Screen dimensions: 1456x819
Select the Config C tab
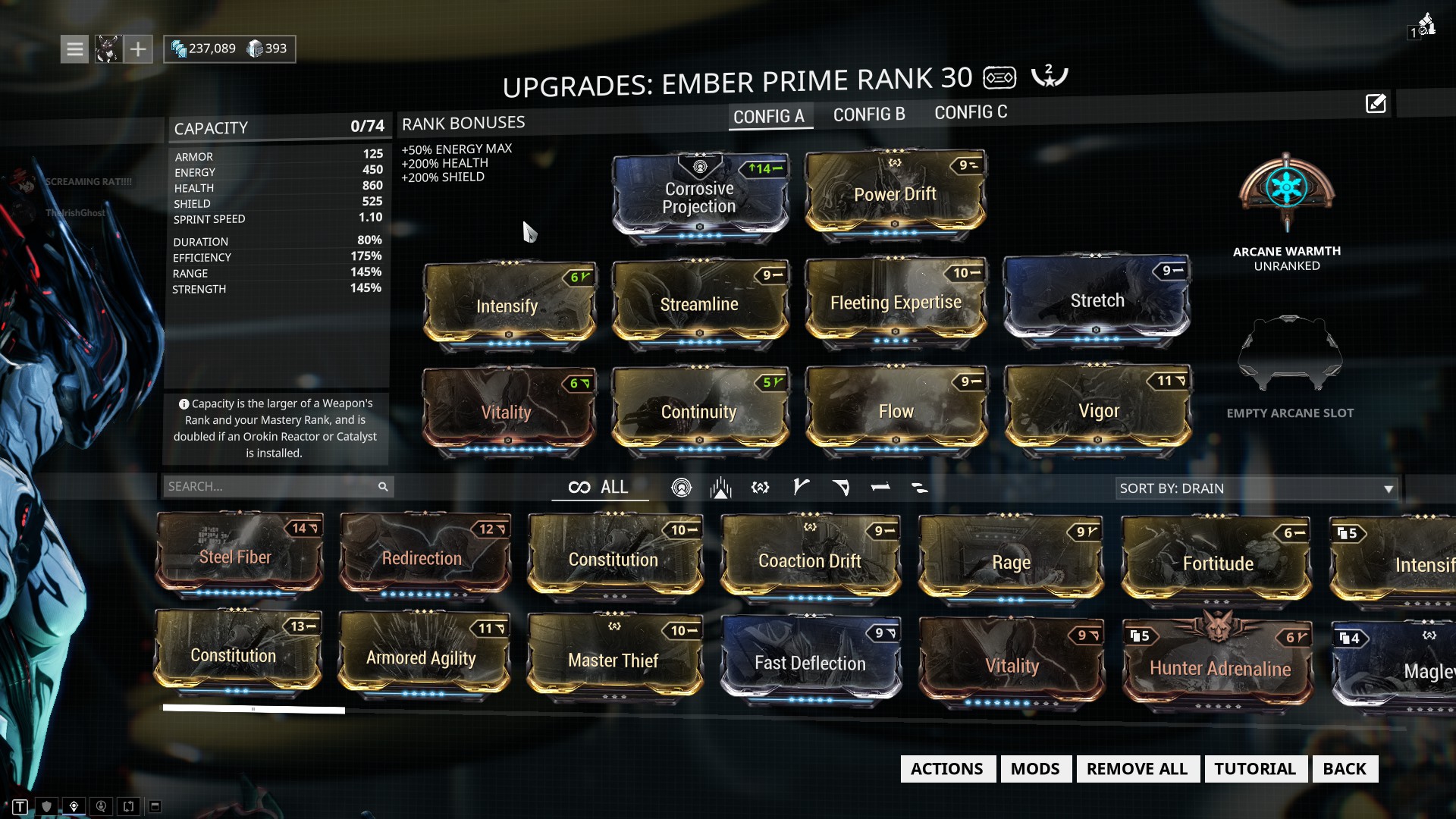coord(971,112)
